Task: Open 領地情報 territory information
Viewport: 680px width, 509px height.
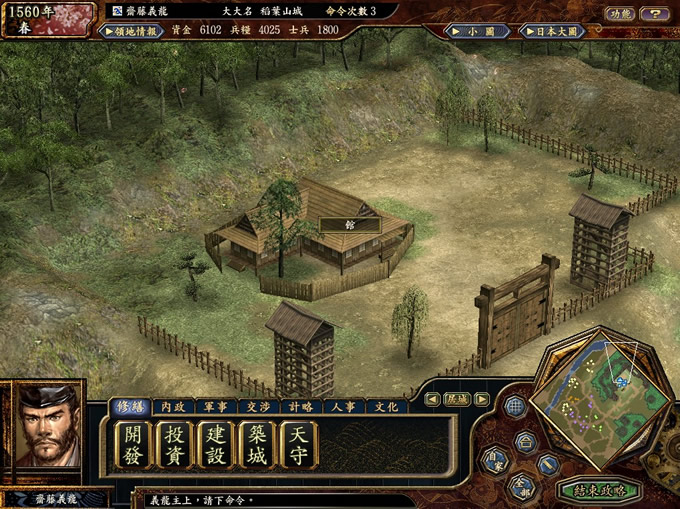Action: 132,31
